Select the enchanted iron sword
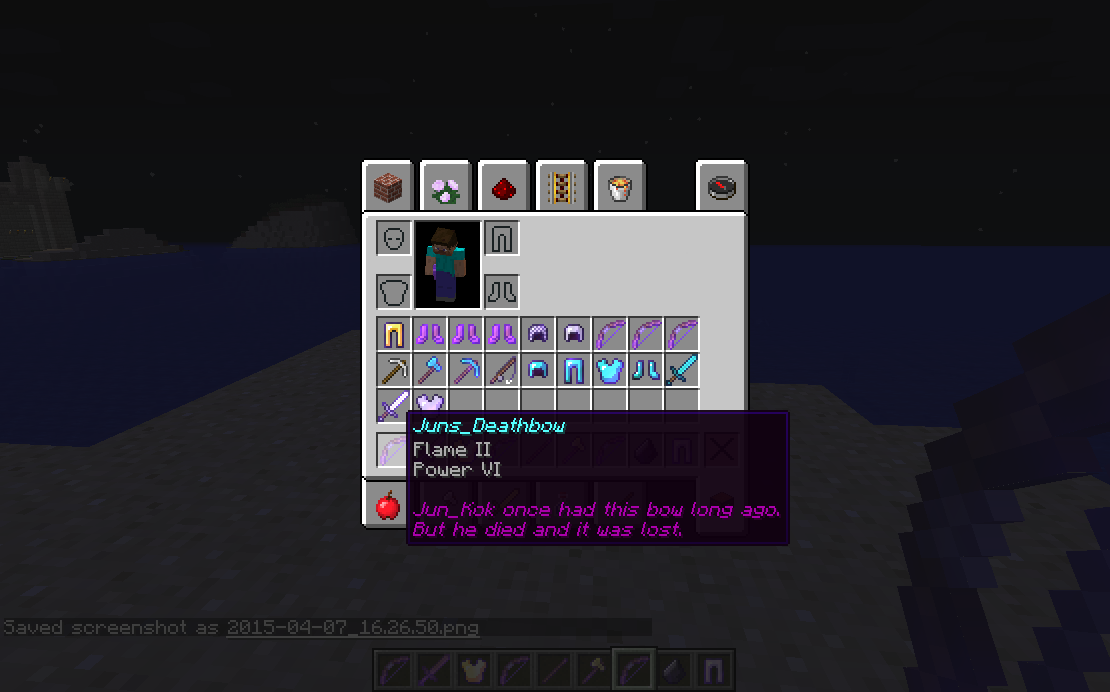Image resolution: width=1110 pixels, height=692 pixels. click(x=394, y=406)
